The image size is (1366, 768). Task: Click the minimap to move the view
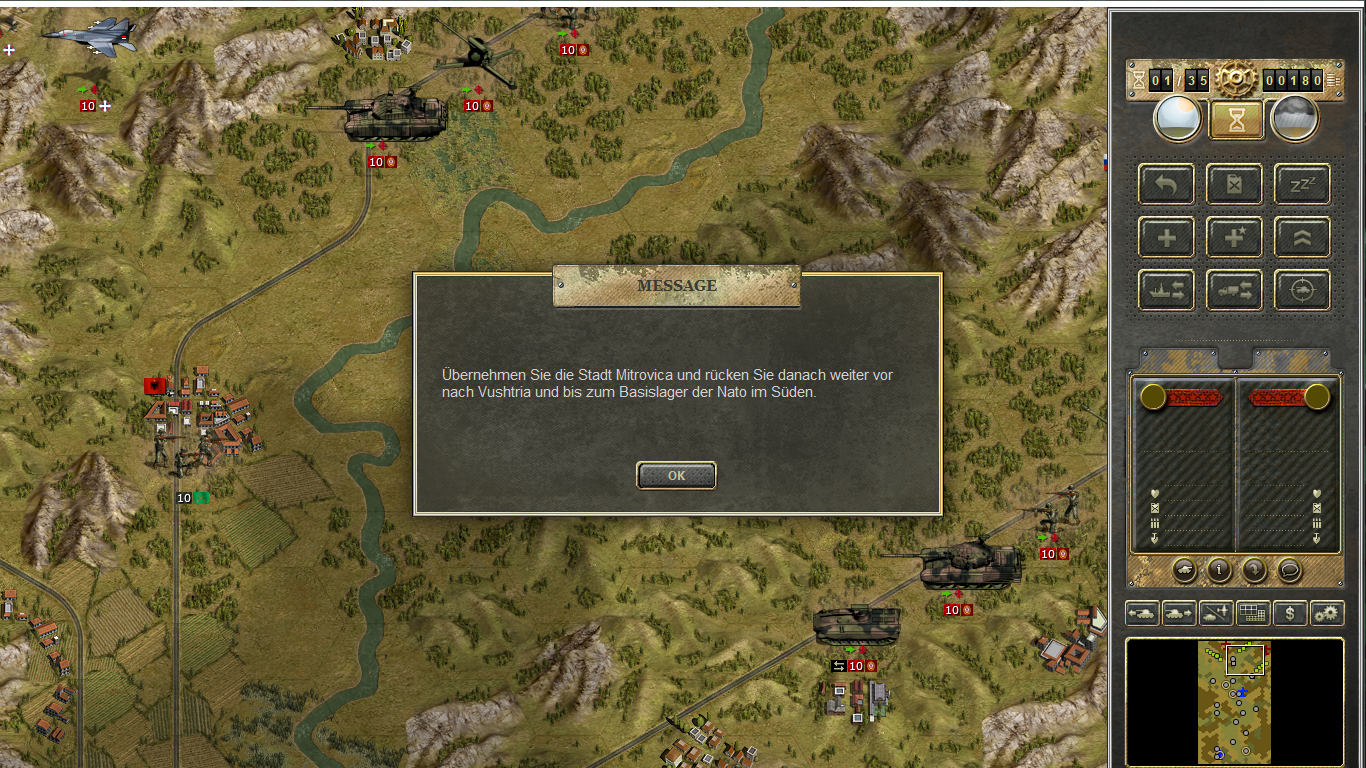click(x=1234, y=702)
